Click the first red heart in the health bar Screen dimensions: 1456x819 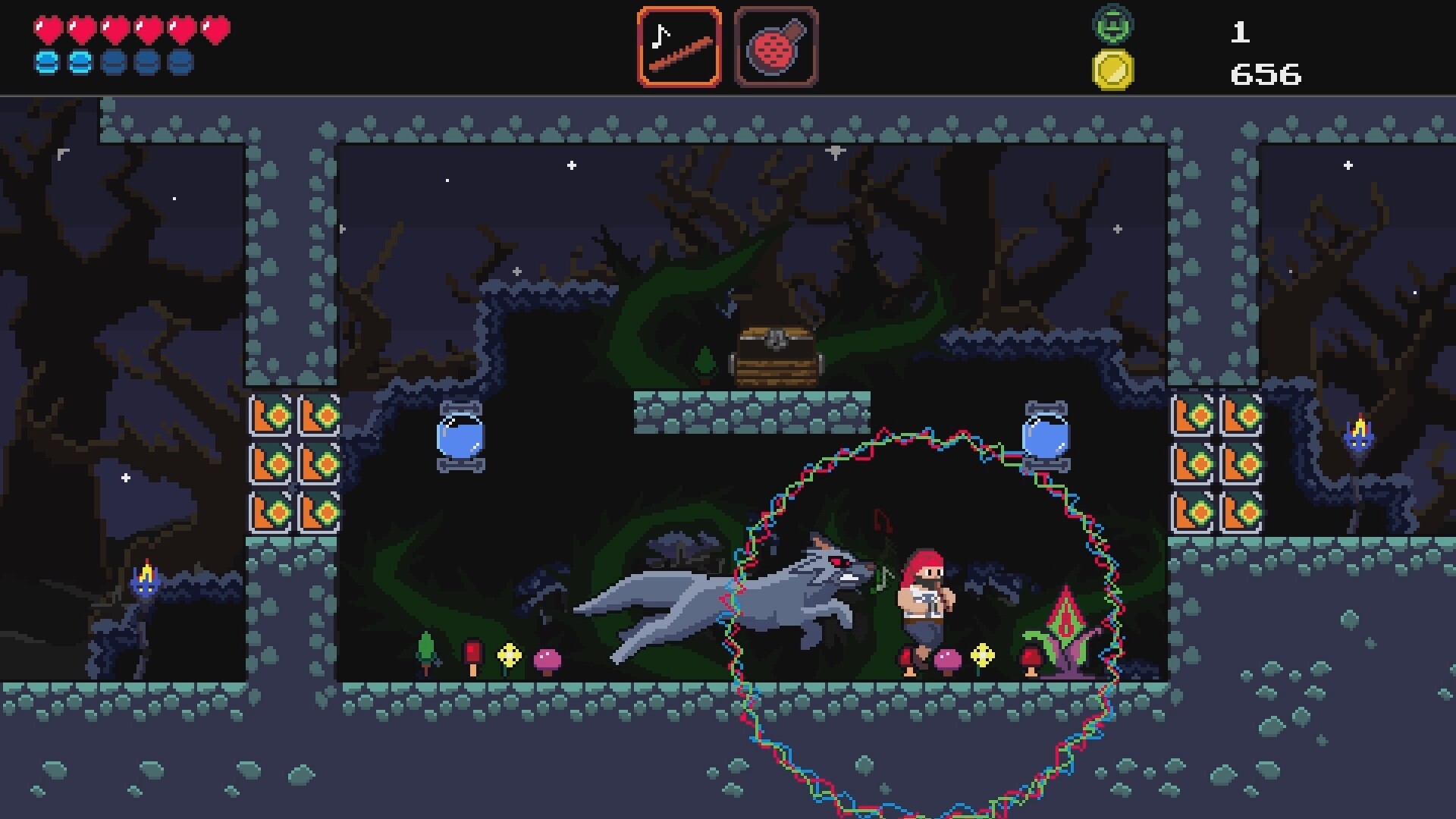47,29
